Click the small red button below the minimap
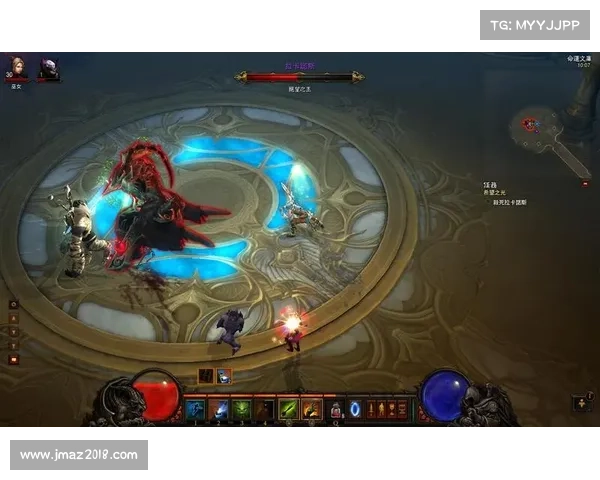Screen dimensions: 600x480 coord(585,183)
